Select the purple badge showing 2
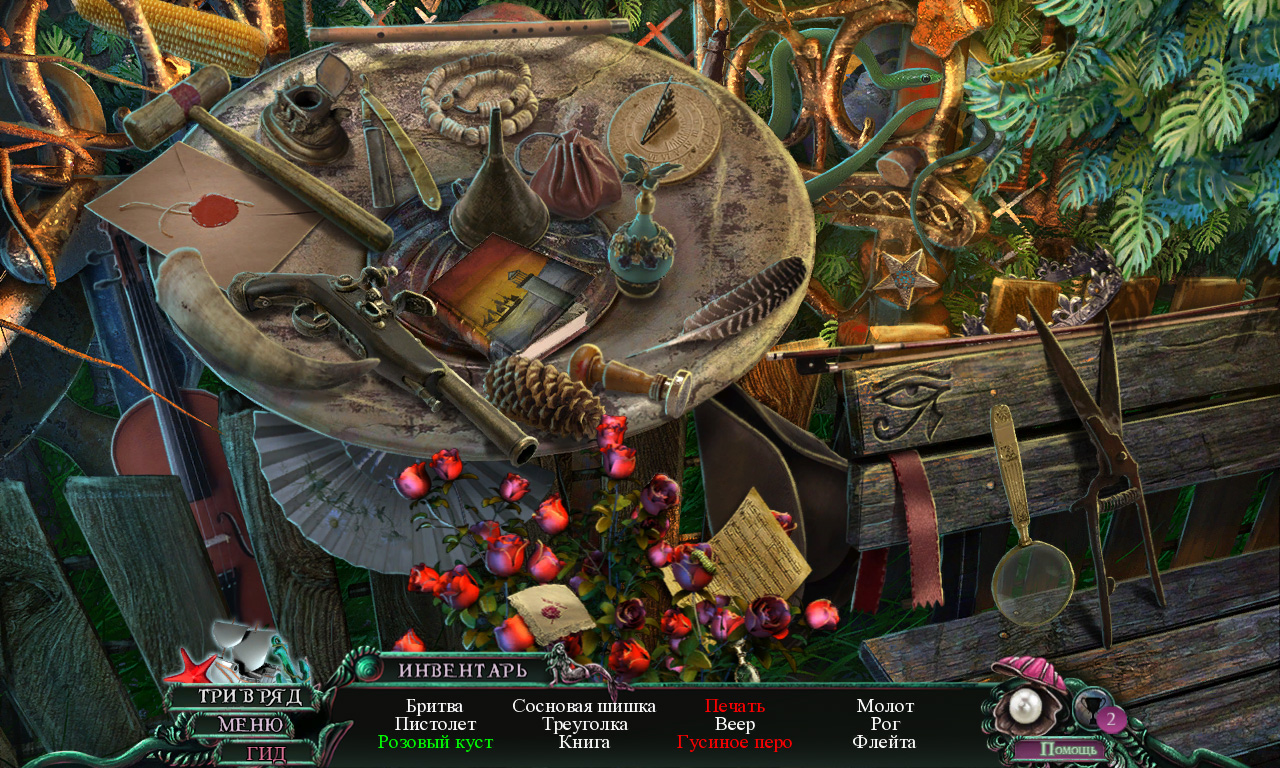The image size is (1280, 768). pos(1110,718)
